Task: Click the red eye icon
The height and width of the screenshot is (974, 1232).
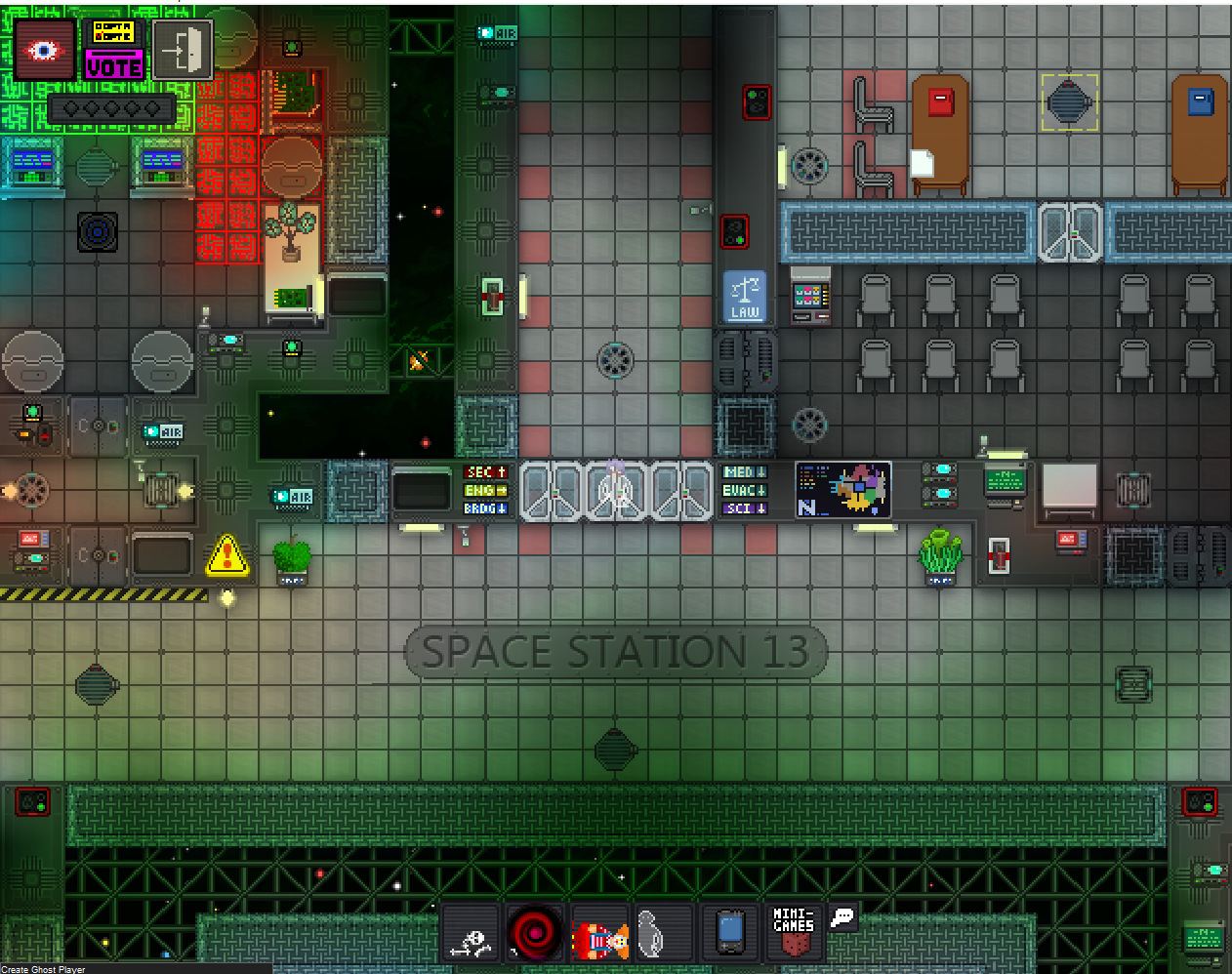Action: [44, 50]
